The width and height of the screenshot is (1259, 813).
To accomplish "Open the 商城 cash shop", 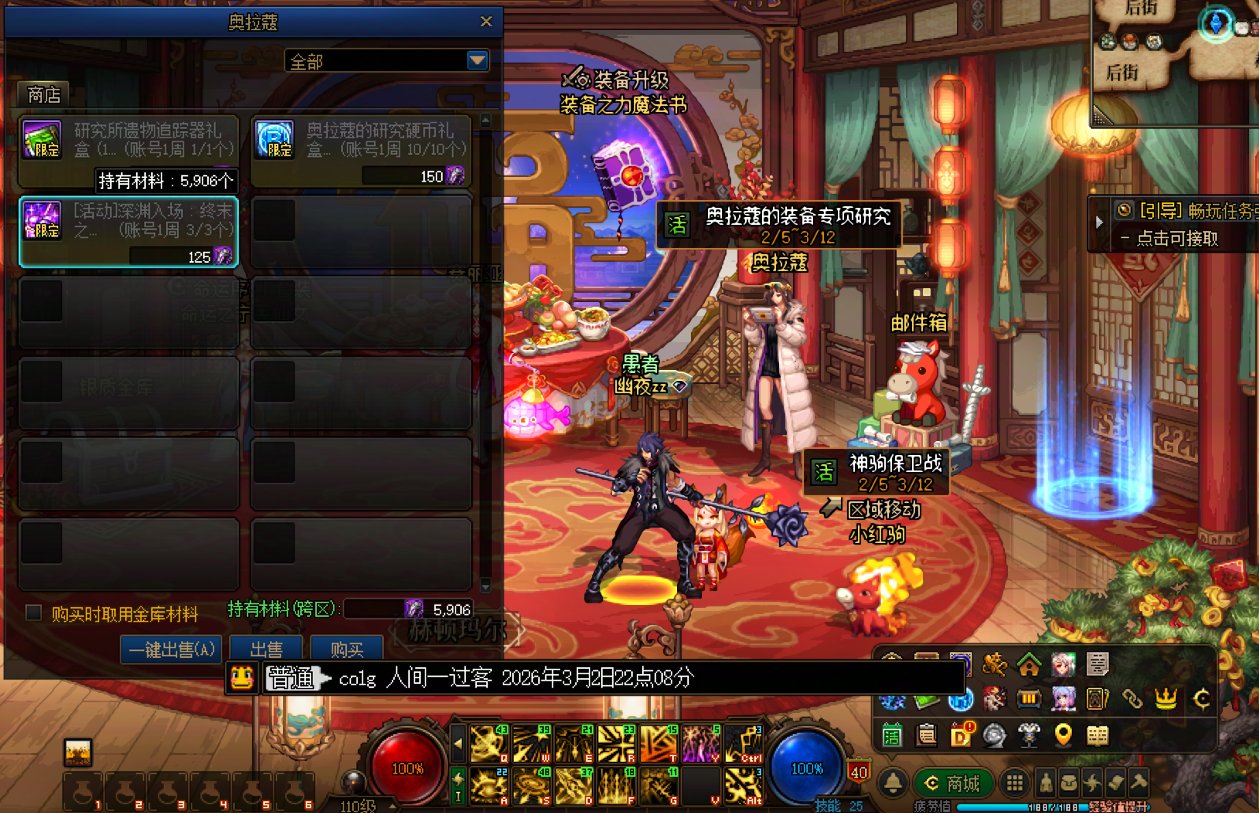I will click(953, 783).
